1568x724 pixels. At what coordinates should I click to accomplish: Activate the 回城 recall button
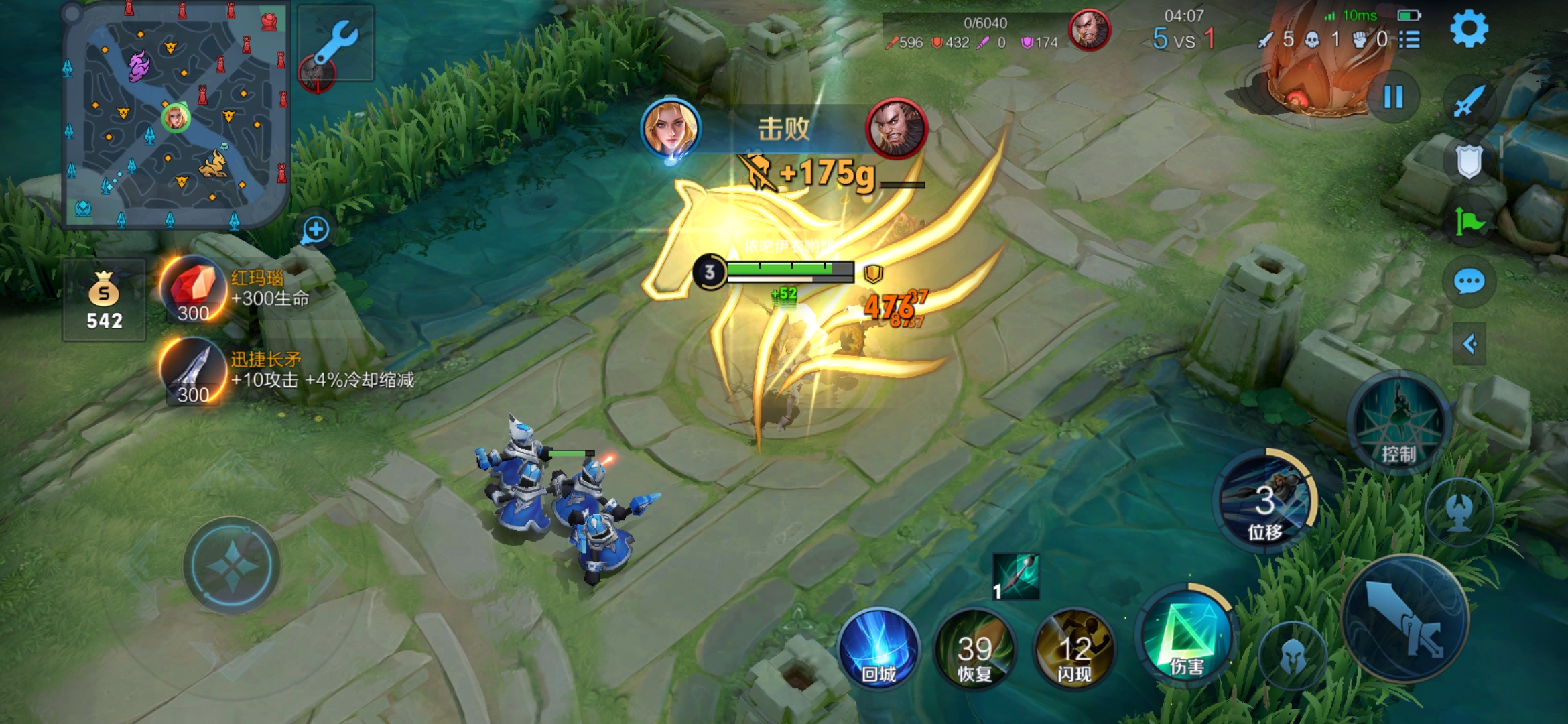pyautogui.click(x=878, y=648)
